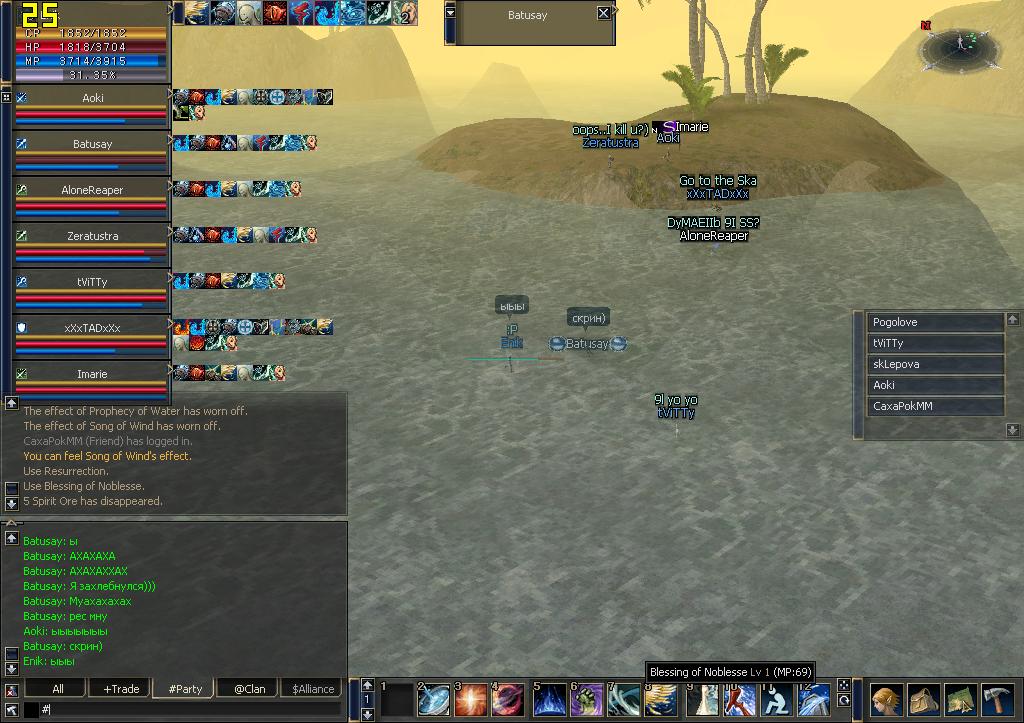Open the radar minimap

958,45
